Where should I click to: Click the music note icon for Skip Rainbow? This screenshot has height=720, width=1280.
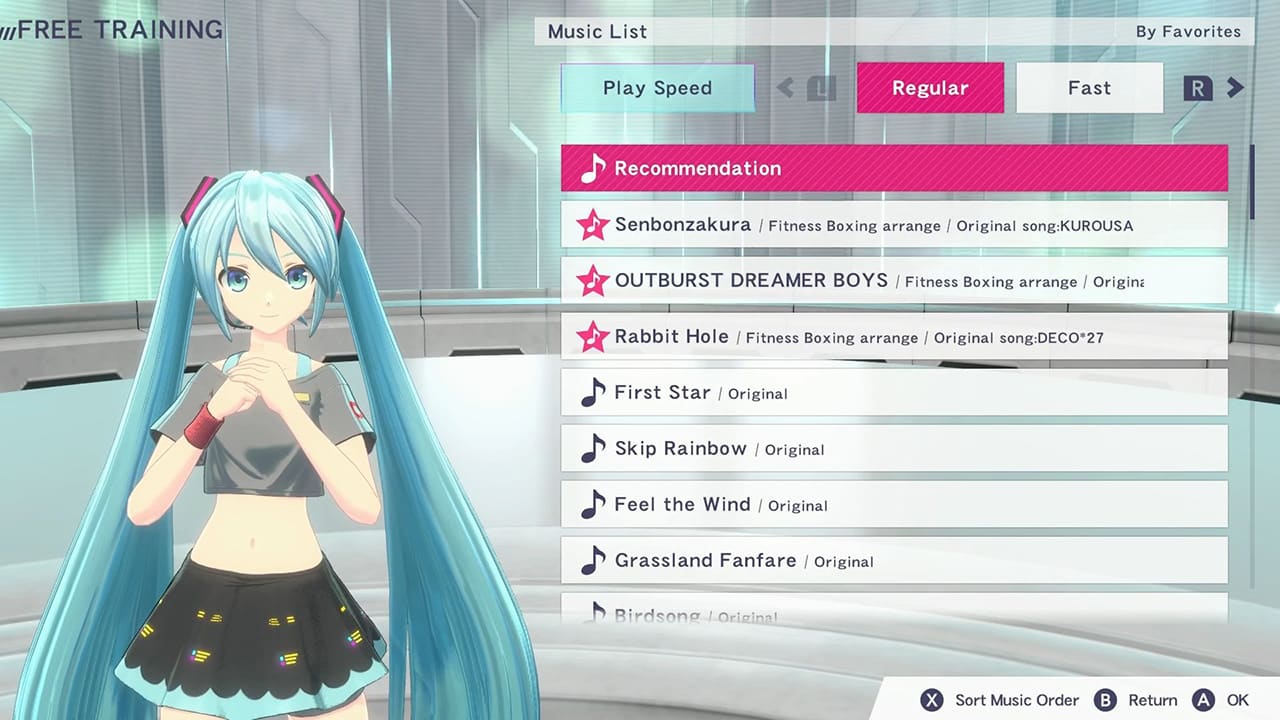coord(593,447)
